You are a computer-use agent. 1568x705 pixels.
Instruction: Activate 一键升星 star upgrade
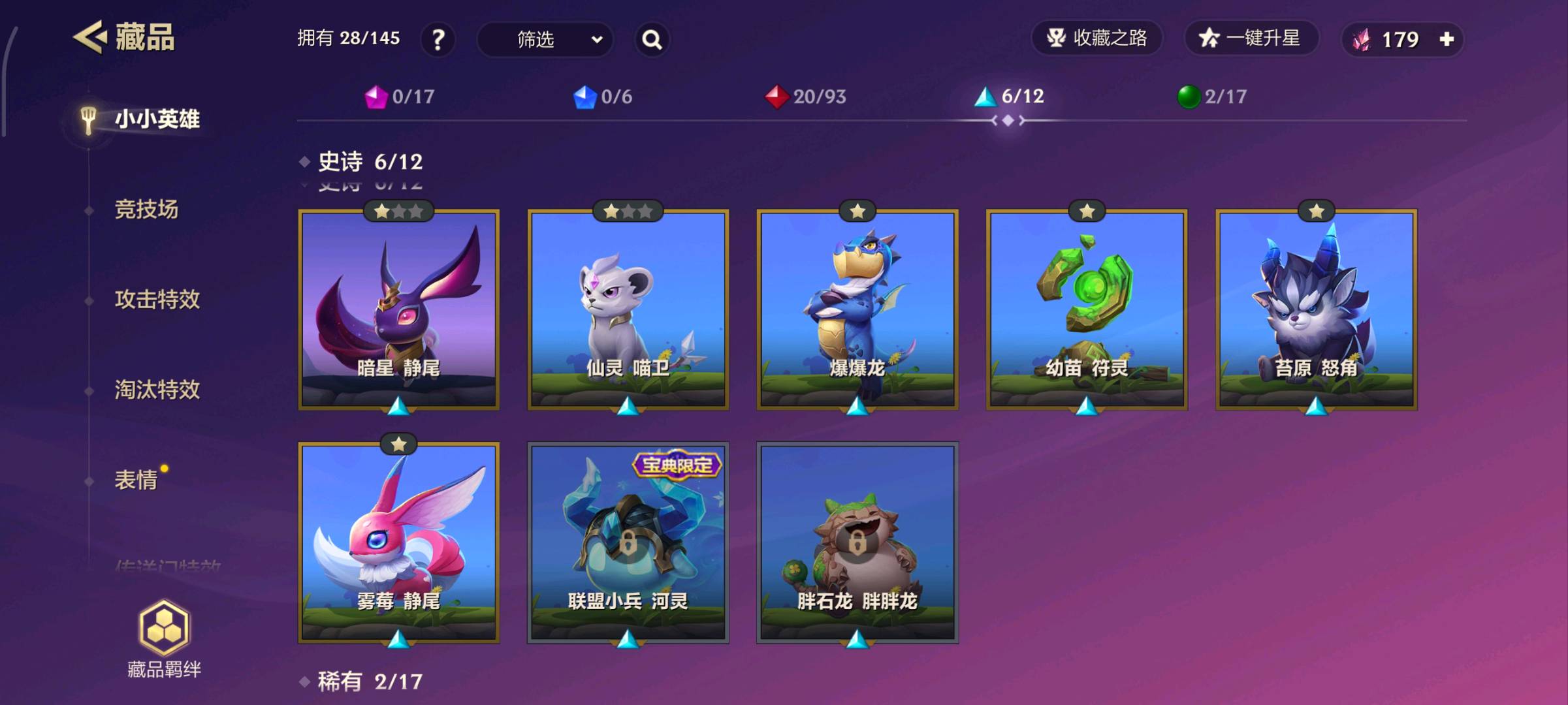[x=1250, y=38]
